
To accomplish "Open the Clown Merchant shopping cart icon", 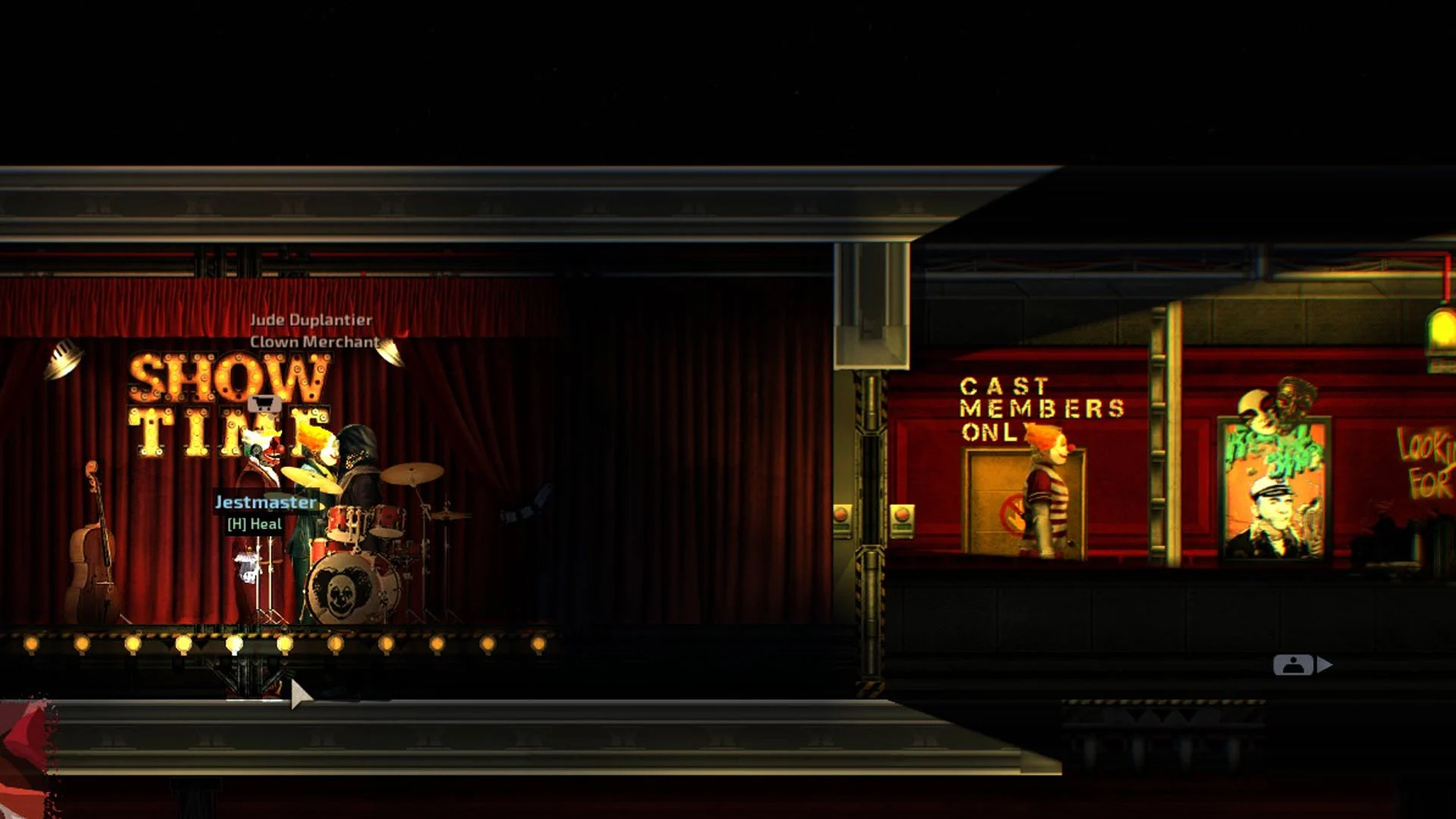I will point(265,403).
